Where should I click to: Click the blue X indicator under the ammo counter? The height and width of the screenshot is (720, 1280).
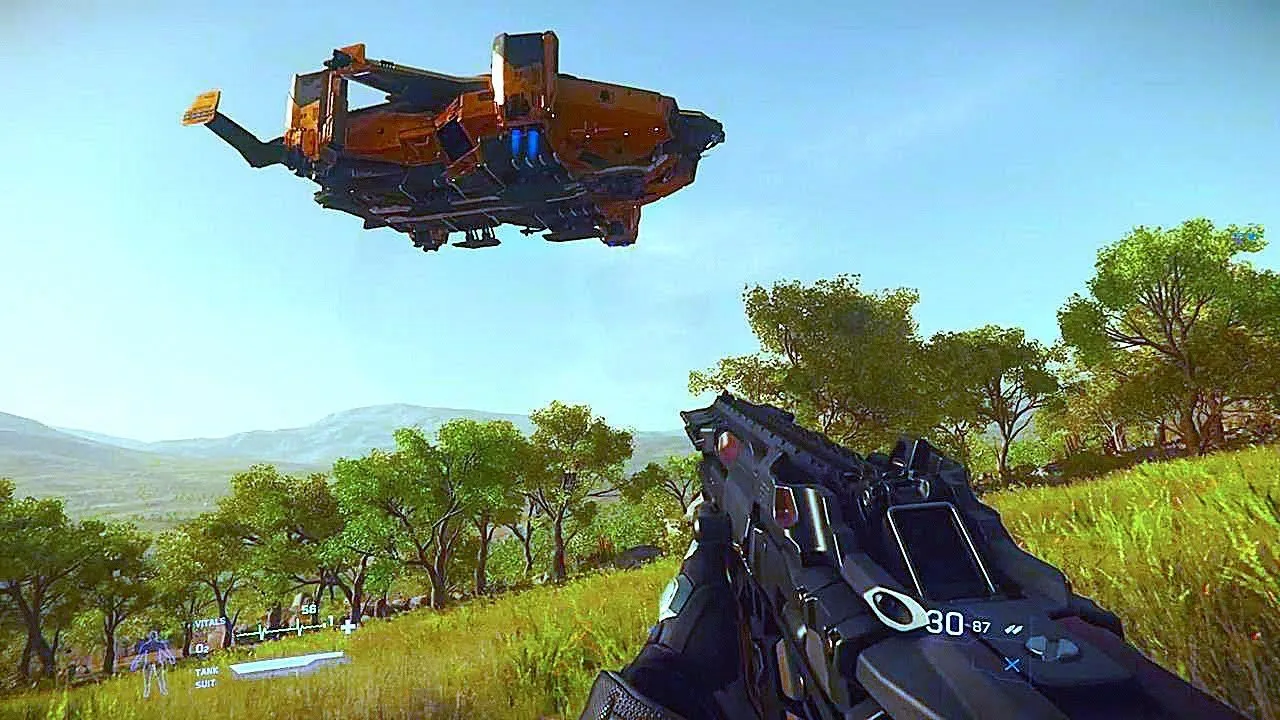click(x=1011, y=664)
